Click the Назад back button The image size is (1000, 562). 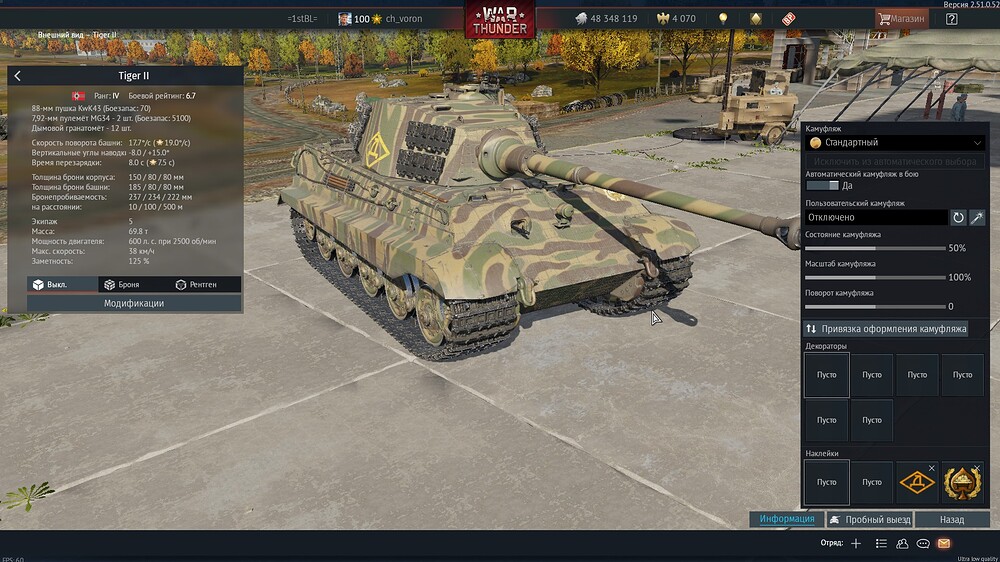pos(952,520)
